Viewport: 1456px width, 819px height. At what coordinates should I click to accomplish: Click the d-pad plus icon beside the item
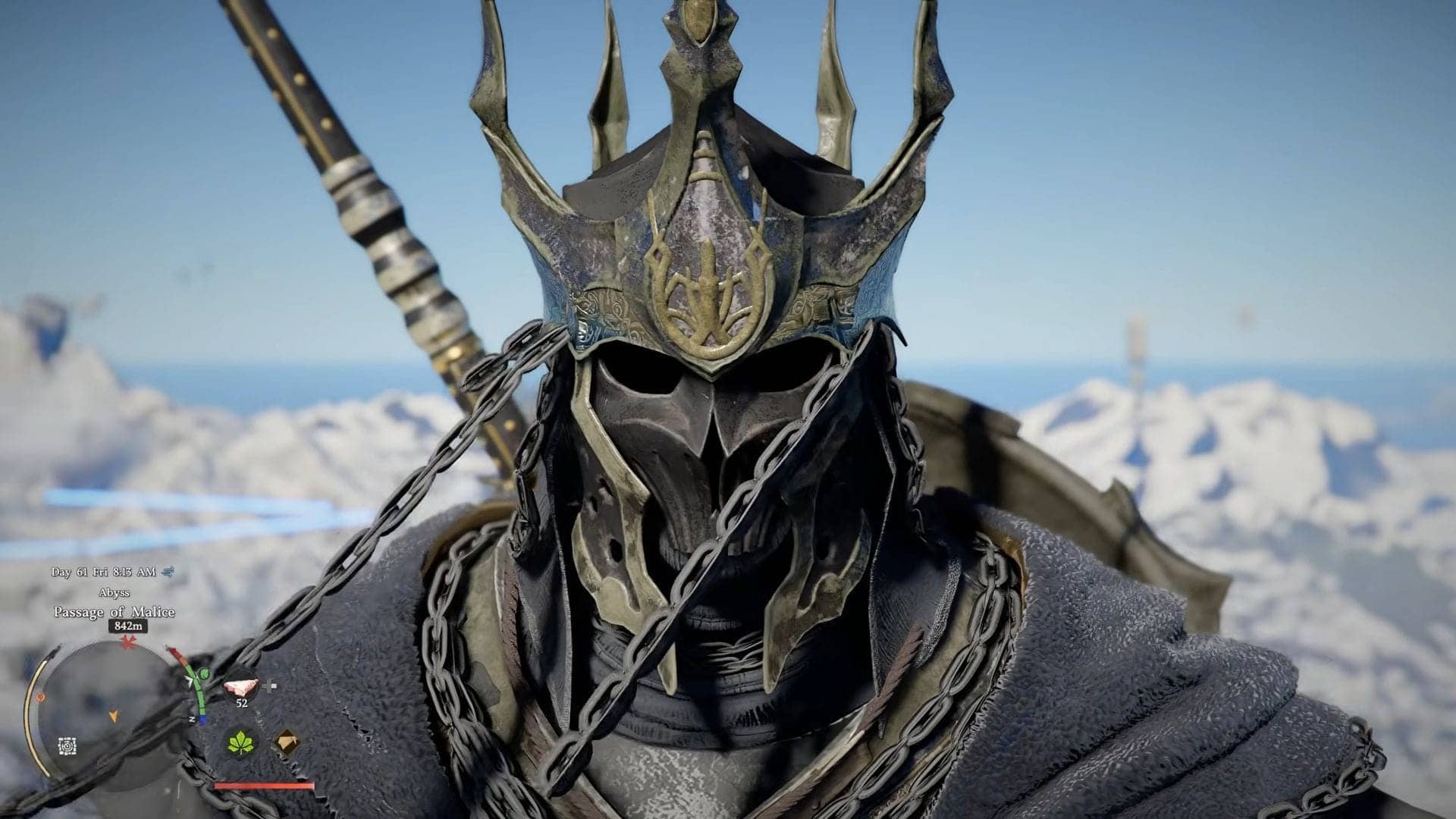click(268, 686)
